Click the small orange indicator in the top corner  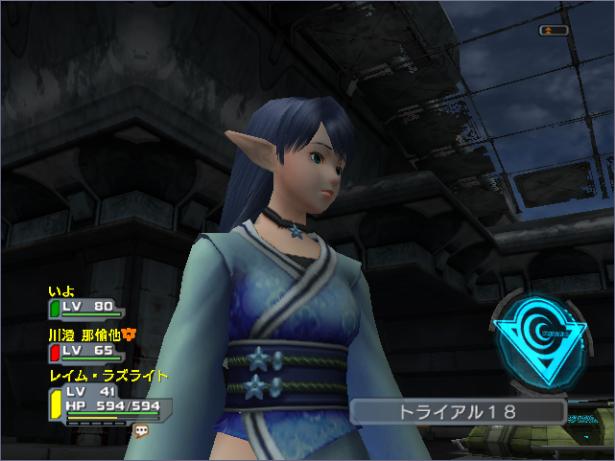[x=553, y=30]
